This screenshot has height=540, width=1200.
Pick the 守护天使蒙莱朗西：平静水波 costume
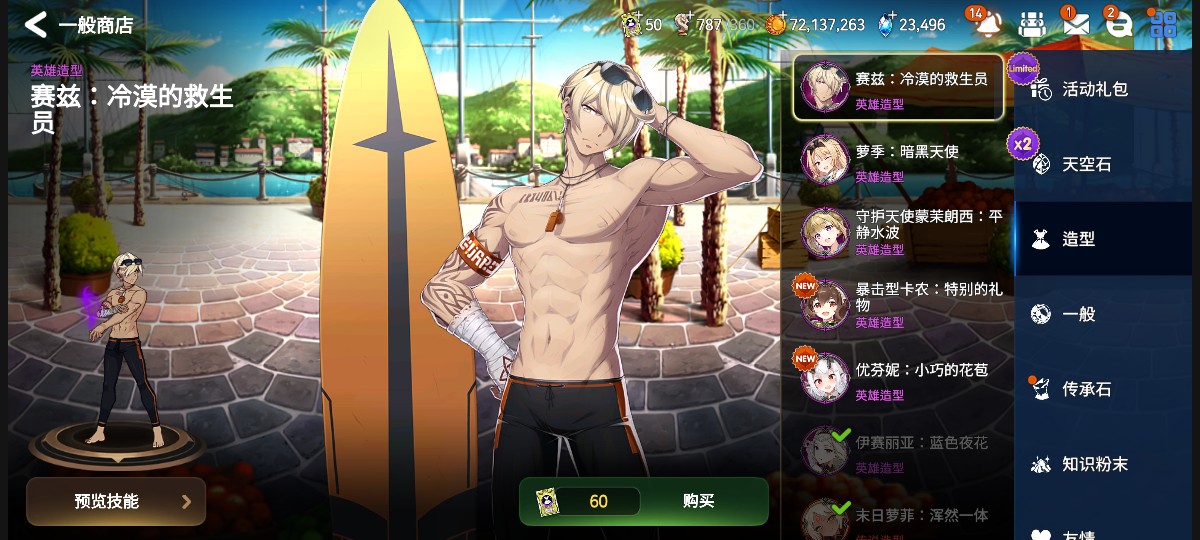(x=897, y=233)
